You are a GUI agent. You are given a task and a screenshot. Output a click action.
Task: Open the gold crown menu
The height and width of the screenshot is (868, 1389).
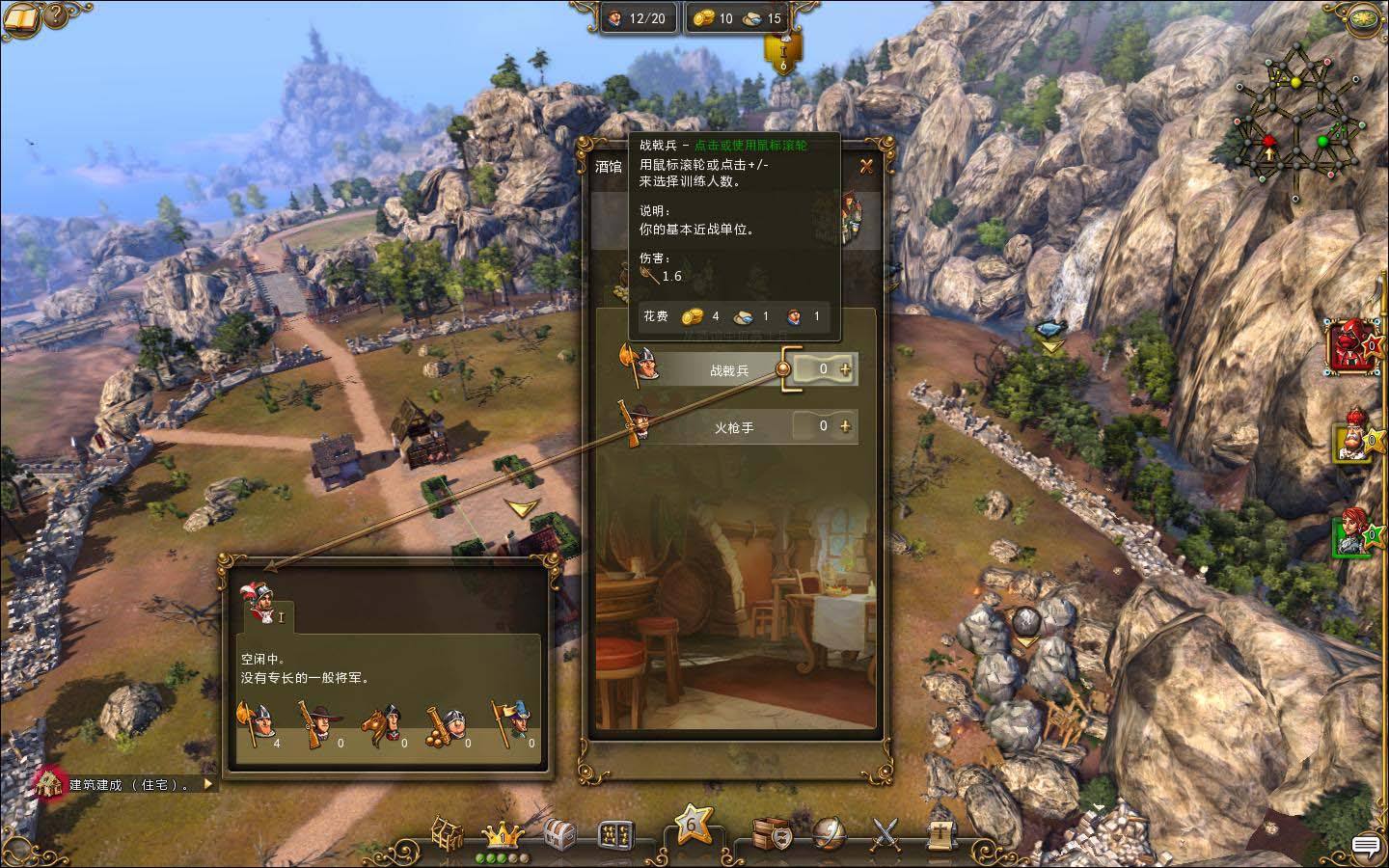[502, 832]
